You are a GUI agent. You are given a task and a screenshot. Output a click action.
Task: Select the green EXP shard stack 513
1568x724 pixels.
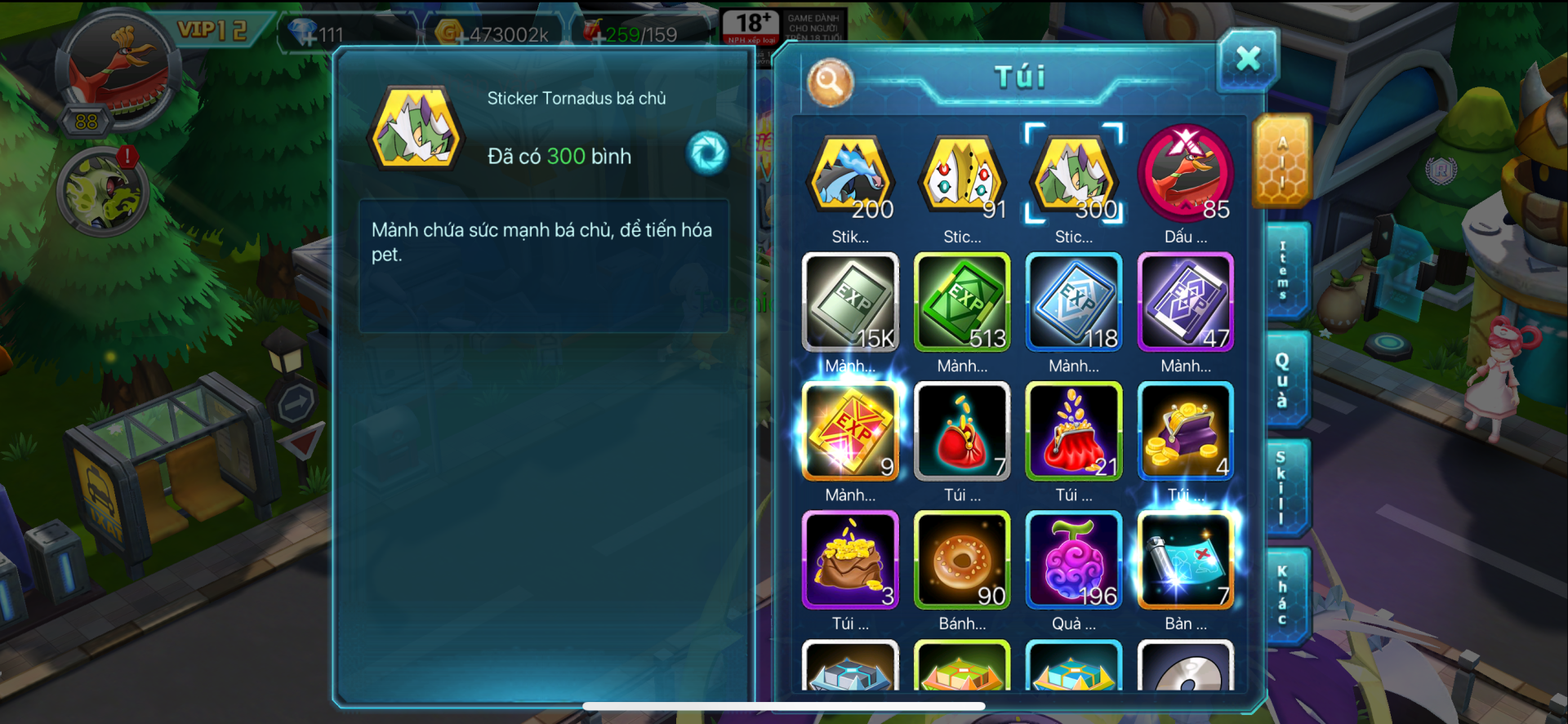pos(962,303)
